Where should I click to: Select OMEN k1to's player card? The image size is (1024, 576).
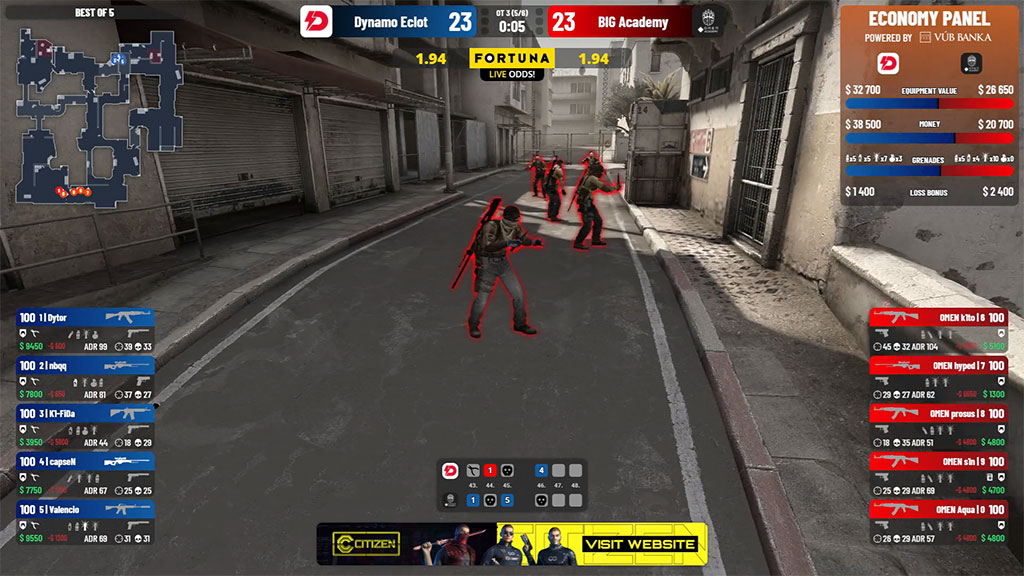coord(938,331)
